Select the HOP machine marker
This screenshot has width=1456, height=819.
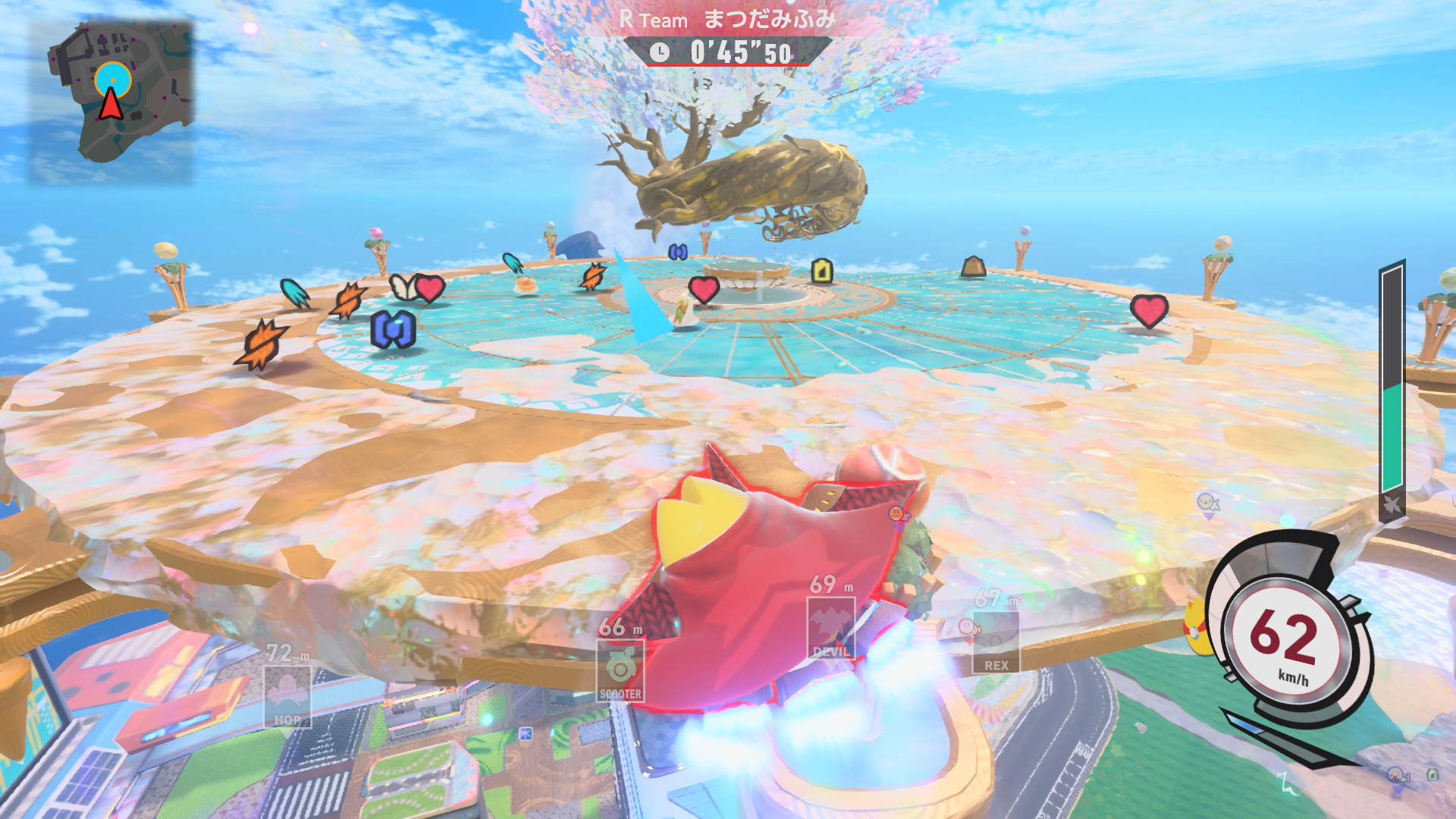click(287, 696)
